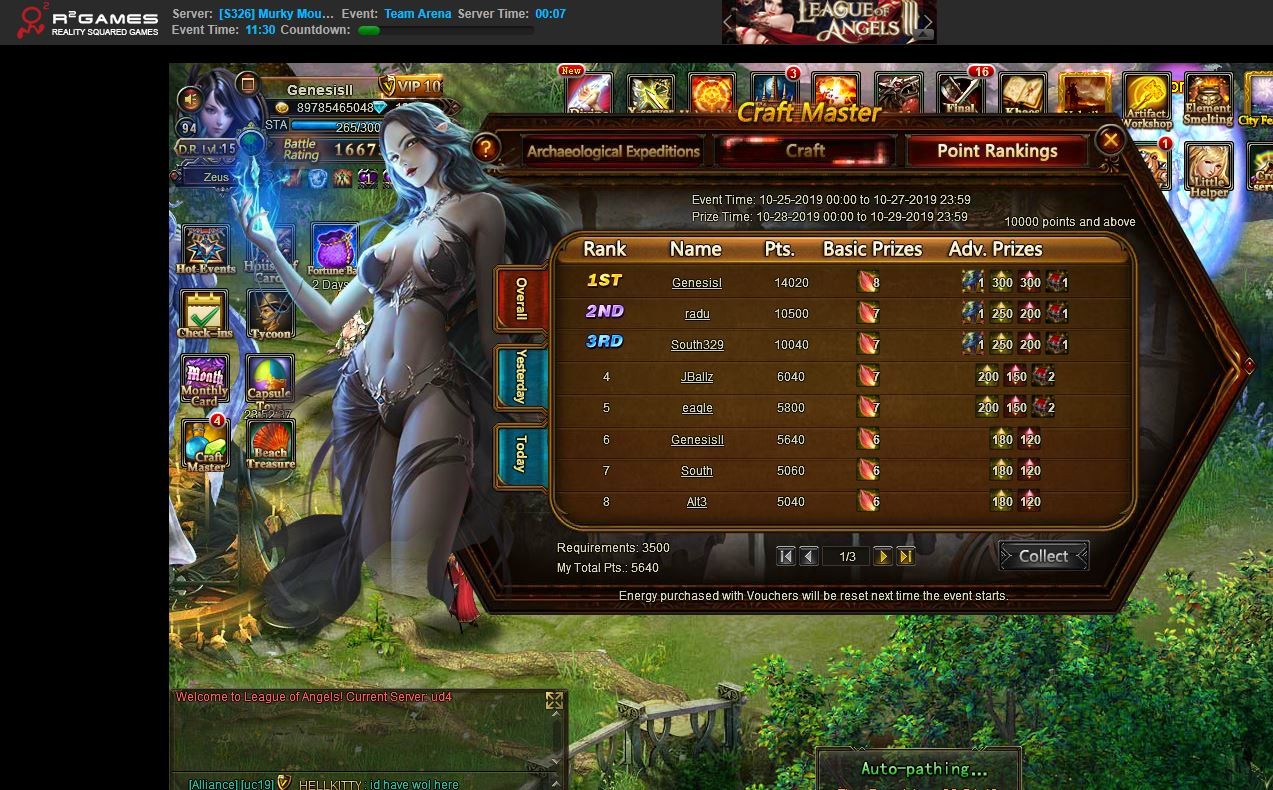Open the question mark help button
Screen dimensions: 1273x790
pyautogui.click(x=486, y=150)
